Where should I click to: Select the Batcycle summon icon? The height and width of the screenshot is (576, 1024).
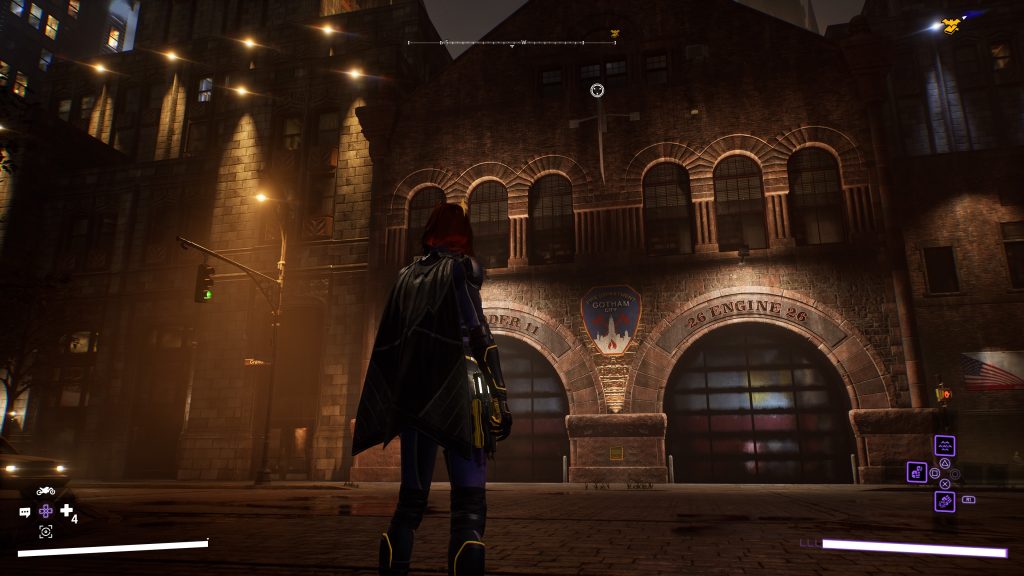[x=45, y=490]
